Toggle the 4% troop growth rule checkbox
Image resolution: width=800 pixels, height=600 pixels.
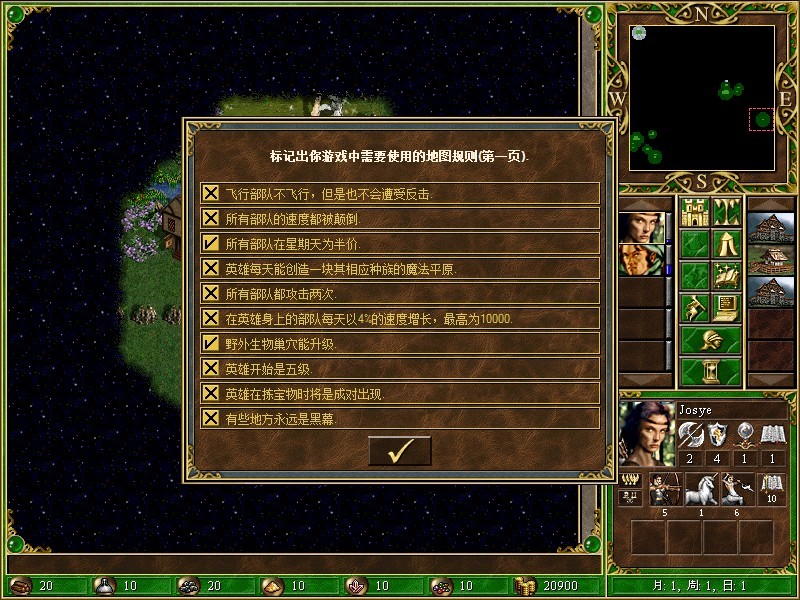[x=211, y=318]
